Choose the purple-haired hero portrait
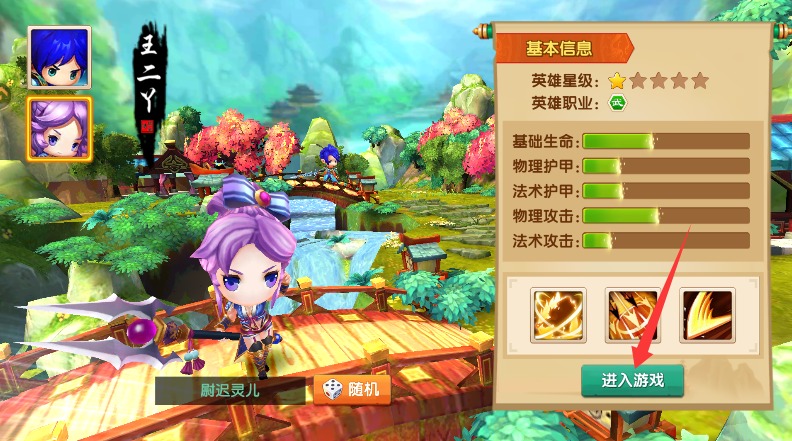 [60, 128]
